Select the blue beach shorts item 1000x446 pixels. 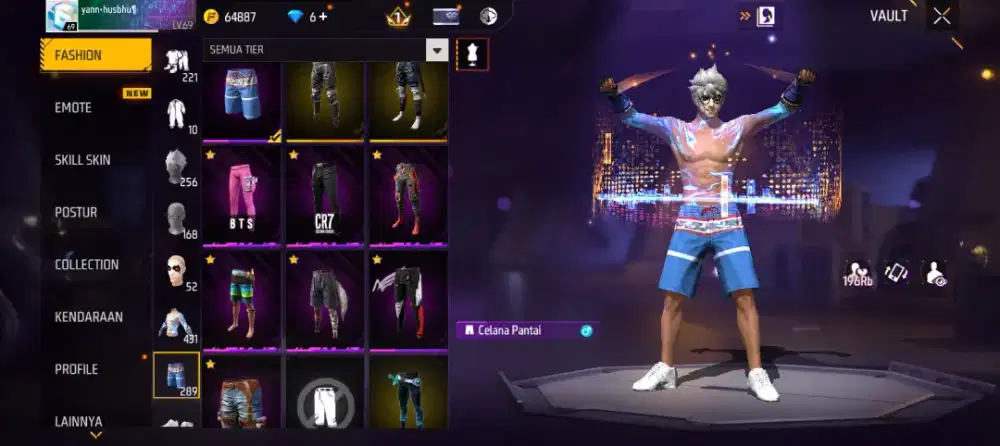pyautogui.click(x=242, y=96)
